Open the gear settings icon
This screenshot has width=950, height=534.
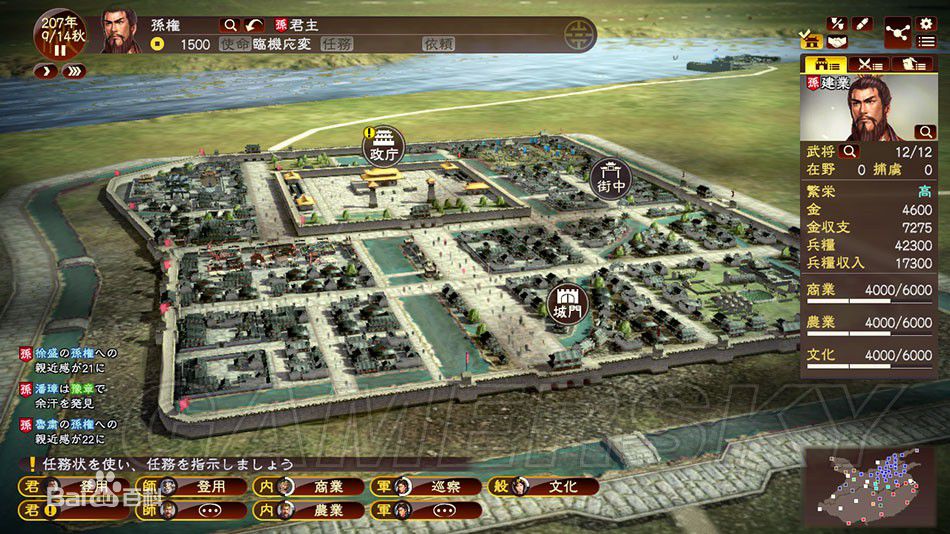click(x=926, y=23)
